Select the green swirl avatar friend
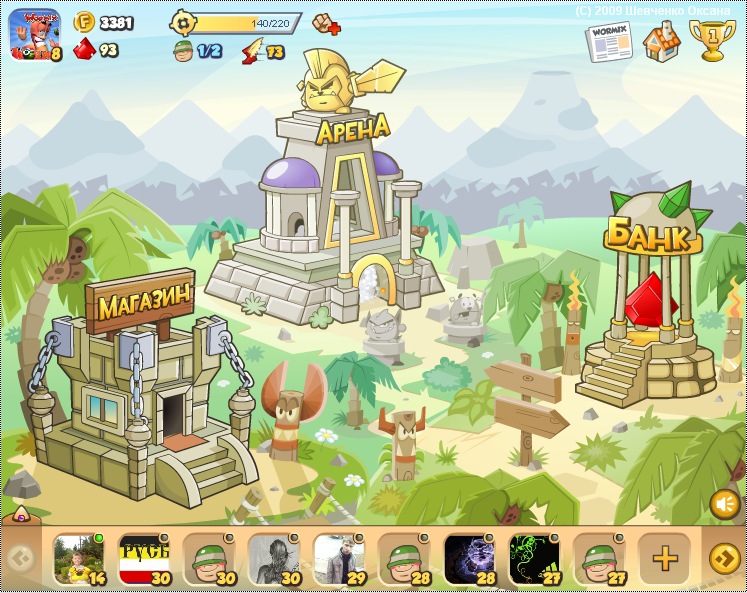Viewport: 747px width, 593px height. [x=534, y=559]
